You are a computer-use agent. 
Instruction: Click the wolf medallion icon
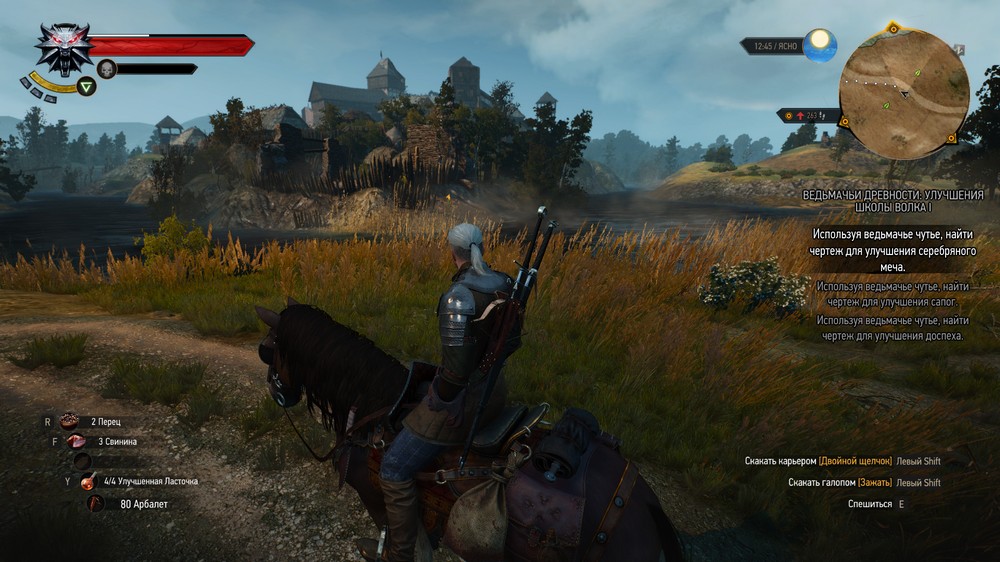[x=64, y=48]
